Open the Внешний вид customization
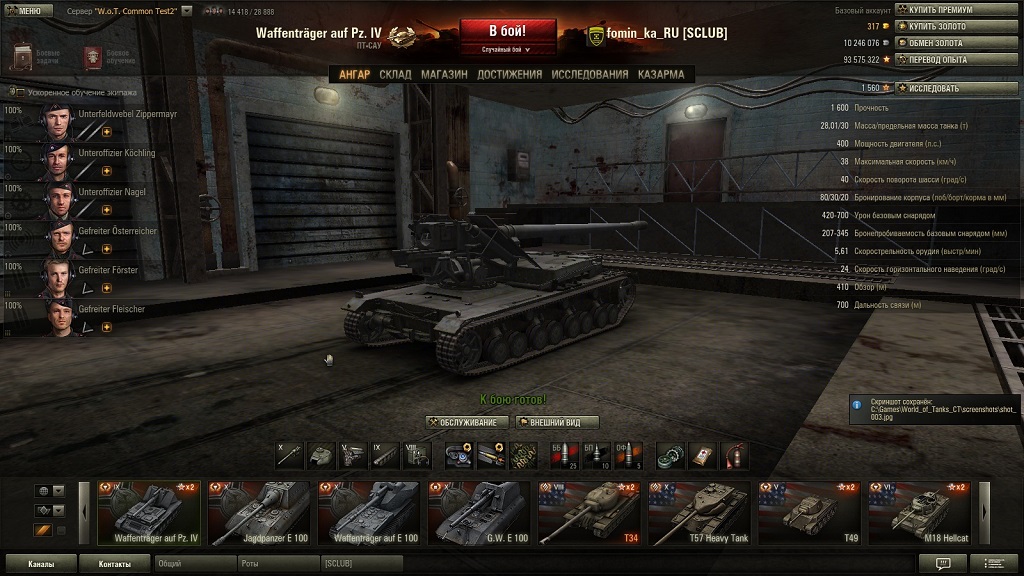This screenshot has height=576, width=1024. (556, 422)
